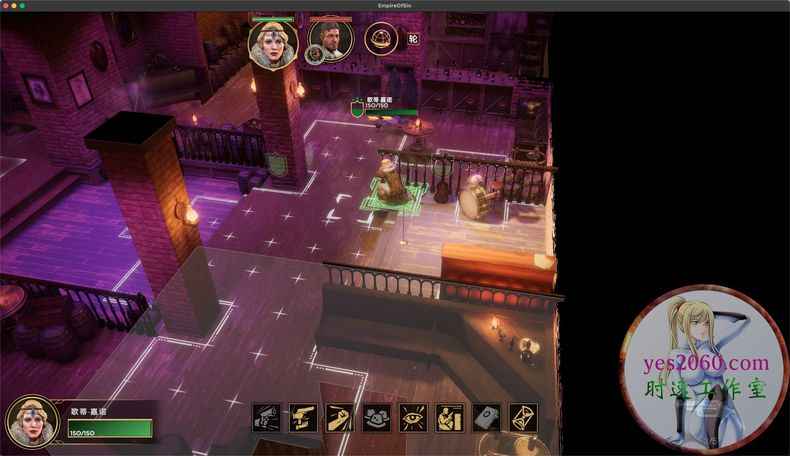The width and height of the screenshot is (790, 456).
Task: Activate the pistol shot ability
Action: [x=266, y=417]
